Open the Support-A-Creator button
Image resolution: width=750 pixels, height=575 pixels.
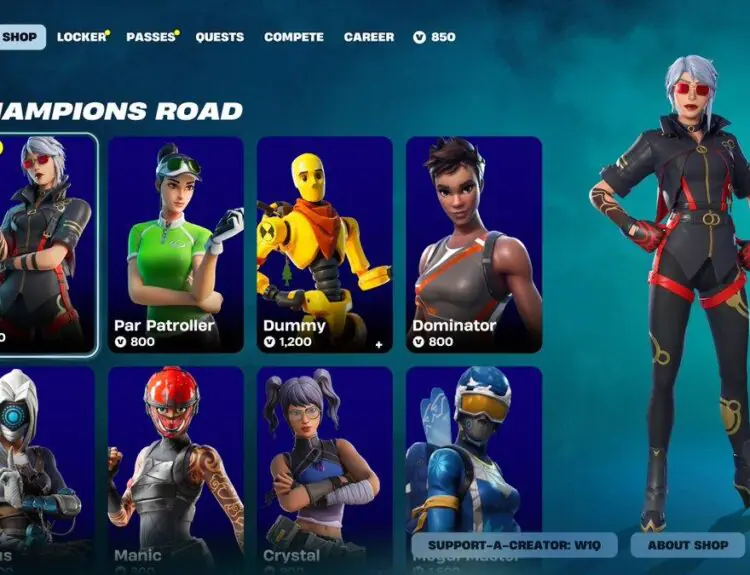(x=514, y=545)
